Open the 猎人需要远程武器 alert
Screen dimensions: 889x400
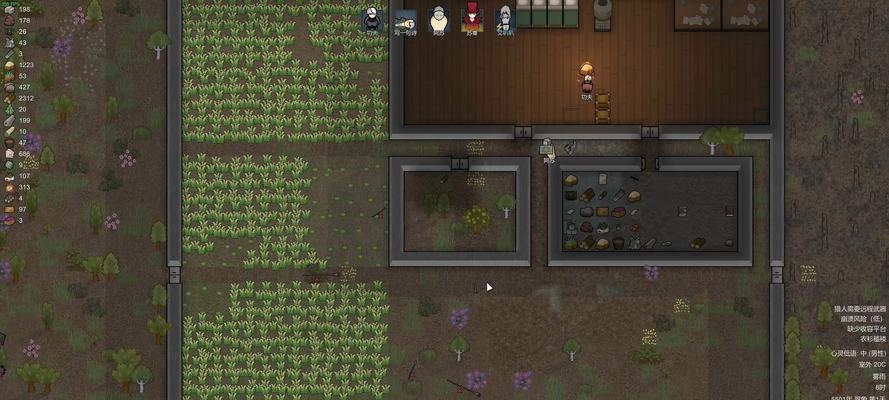click(x=852, y=309)
